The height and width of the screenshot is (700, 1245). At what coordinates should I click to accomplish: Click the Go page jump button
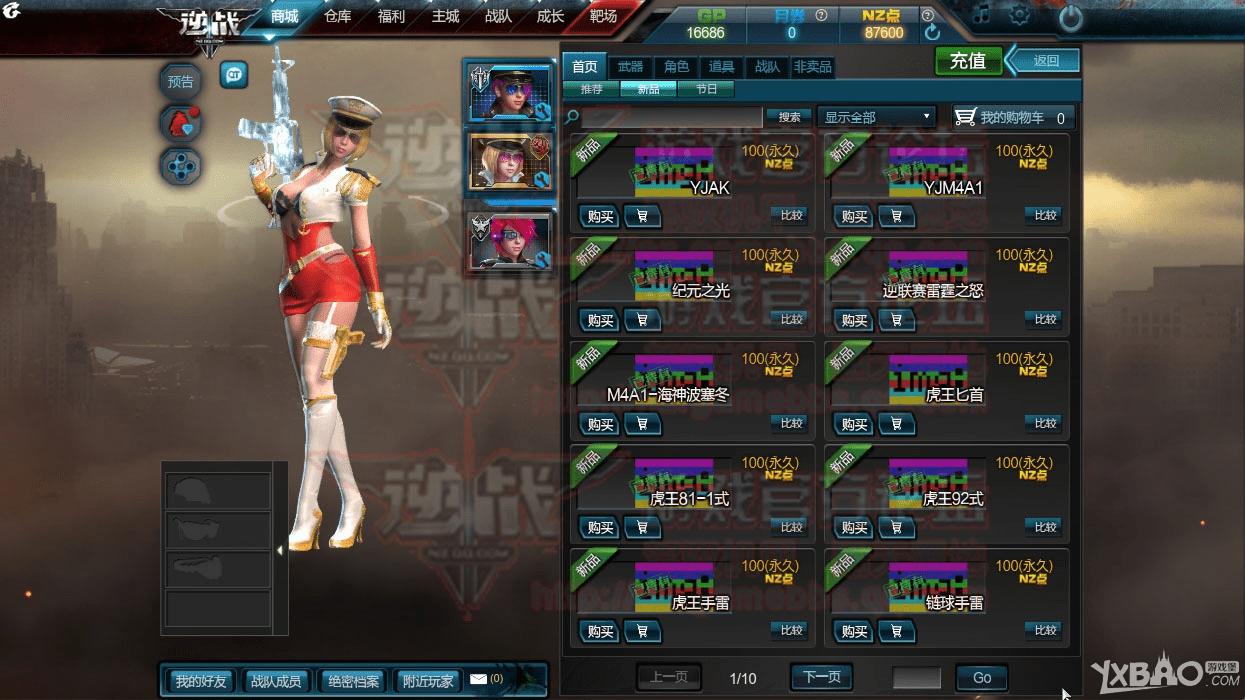pyautogui.click(x=981, y=677)
